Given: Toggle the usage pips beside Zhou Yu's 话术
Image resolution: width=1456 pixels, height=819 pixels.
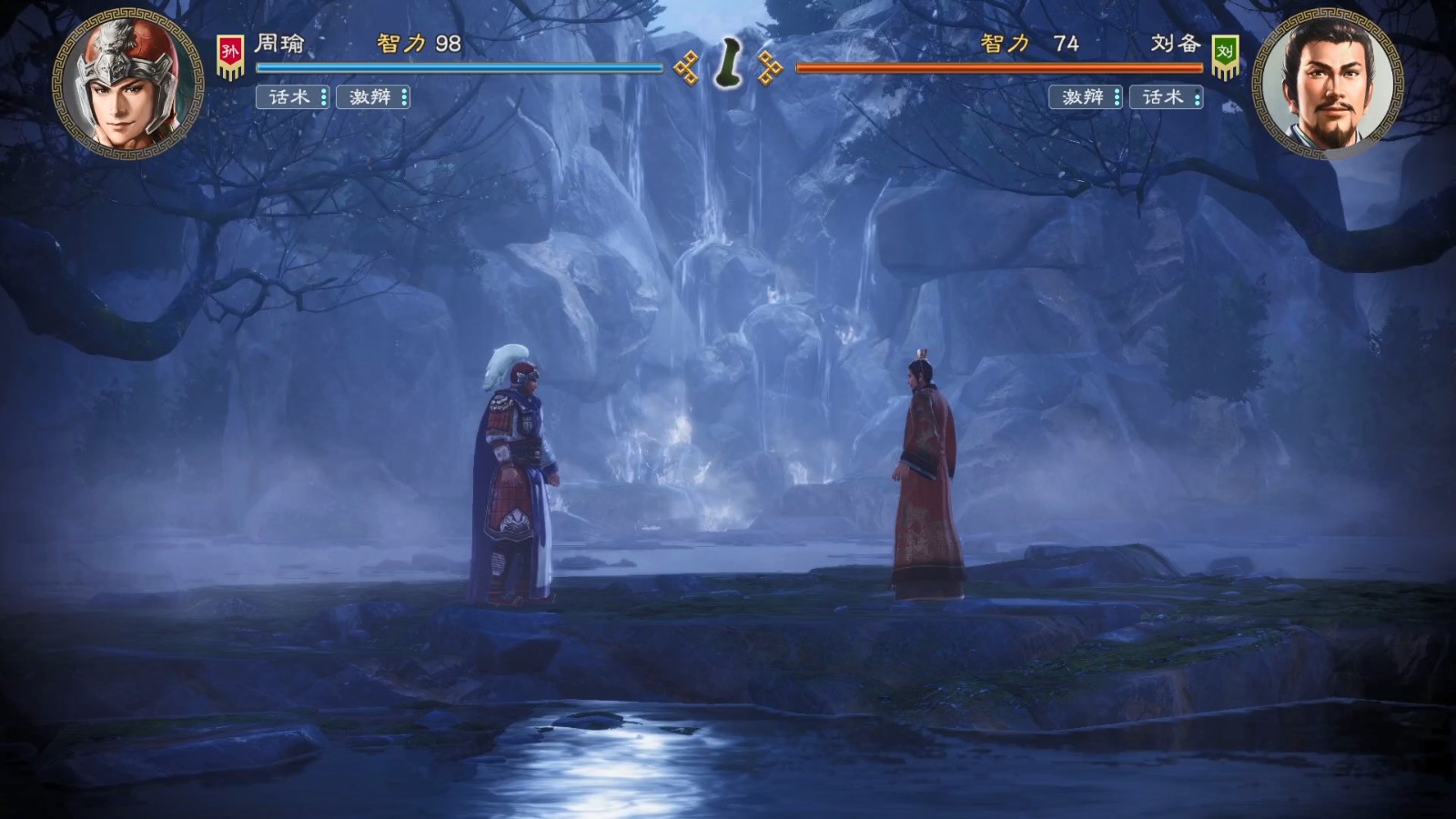Looking at the screenshot, I should click(323, 98).
